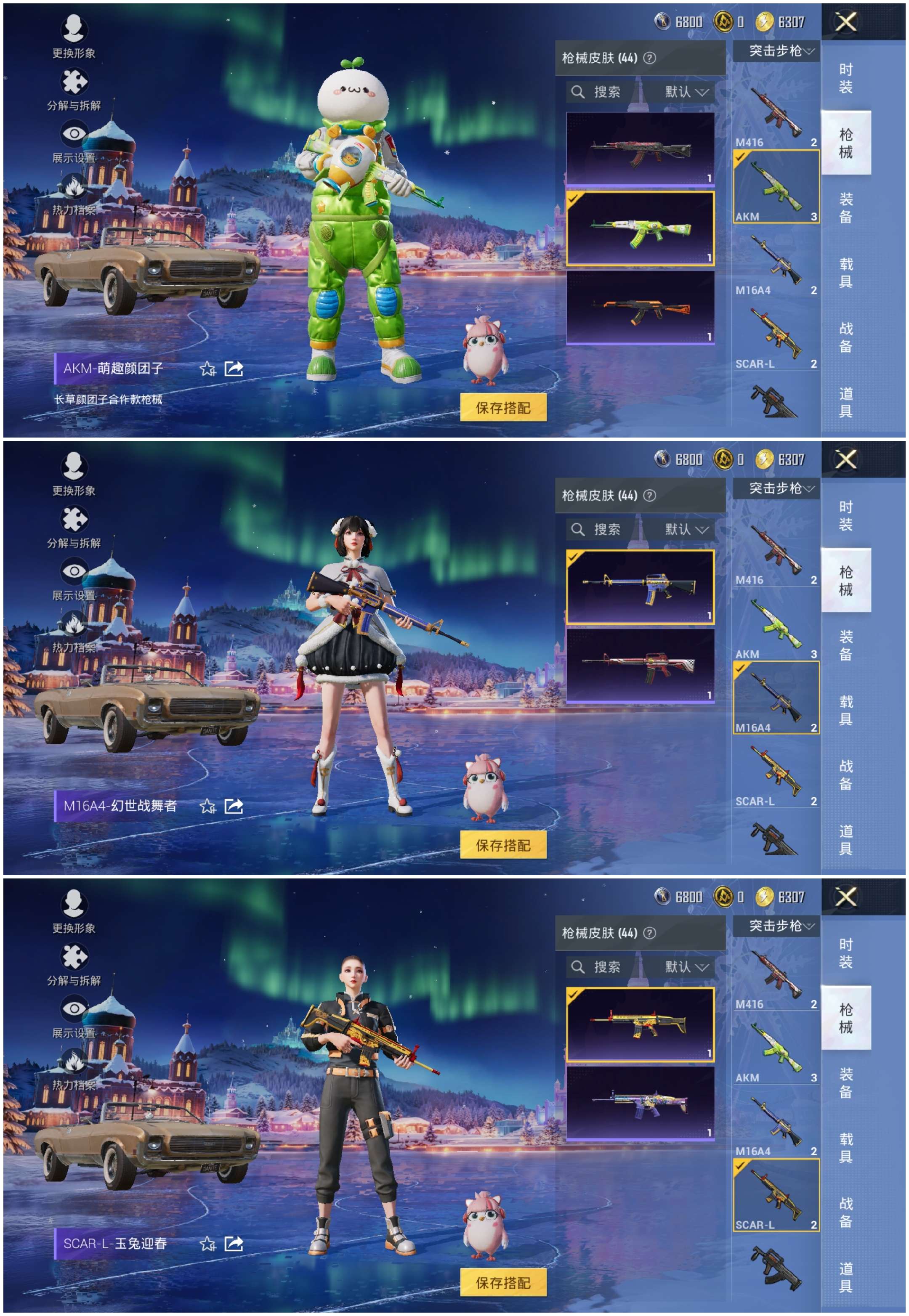Toggle favorite on SCAR-L-玉兔迎春
909x1316 pixels.
[208, 1244]
